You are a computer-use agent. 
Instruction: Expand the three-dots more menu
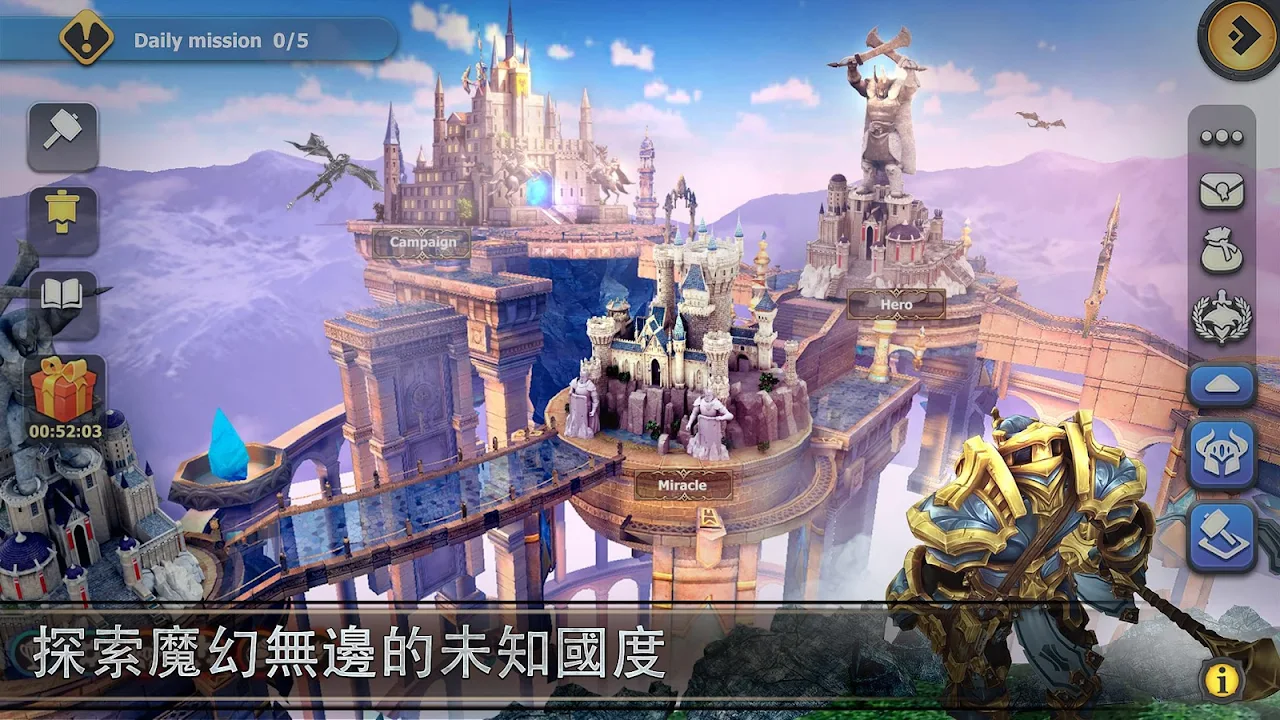(1221, 137)
